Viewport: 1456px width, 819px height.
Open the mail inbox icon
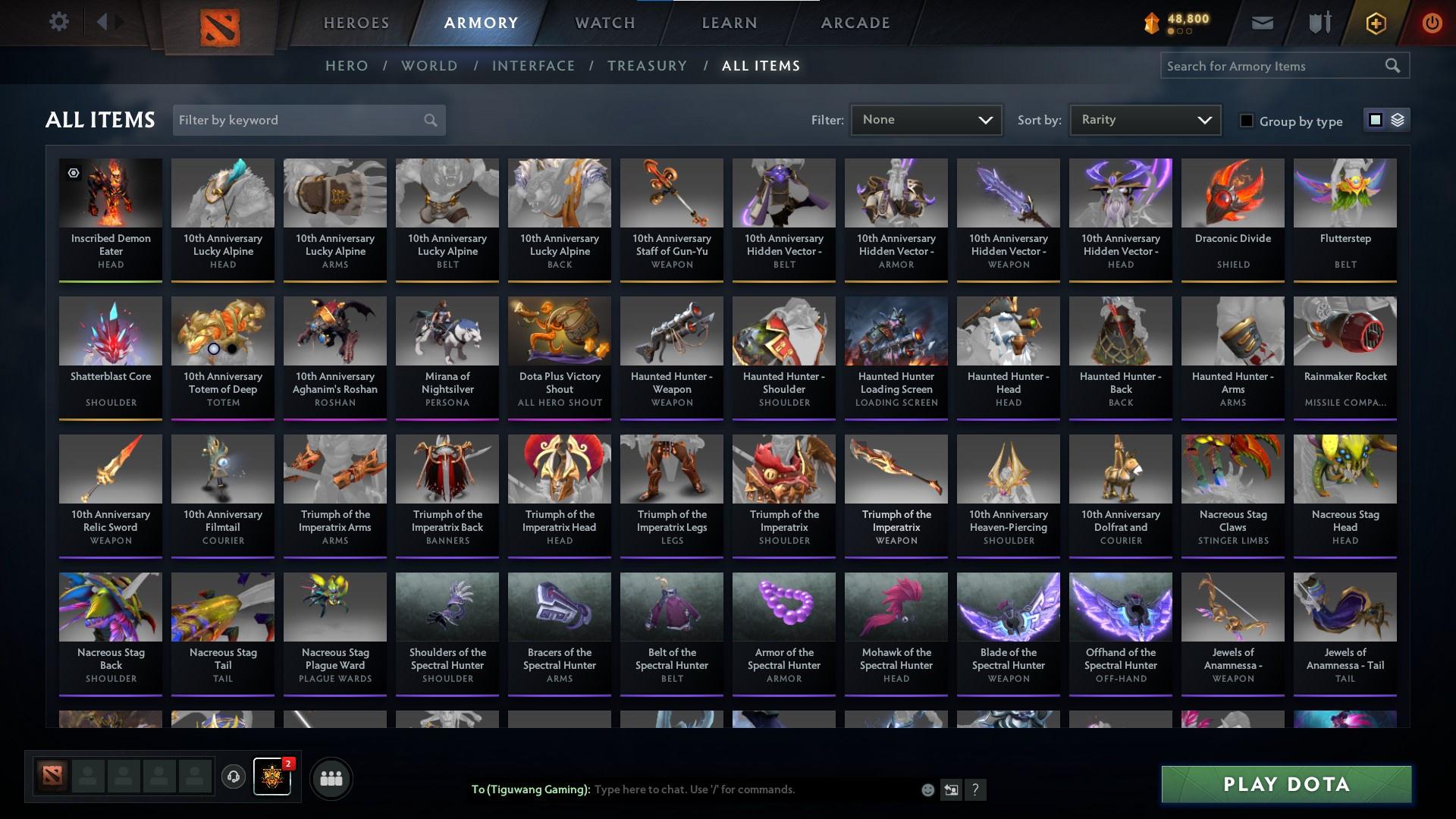[1261, 22]
